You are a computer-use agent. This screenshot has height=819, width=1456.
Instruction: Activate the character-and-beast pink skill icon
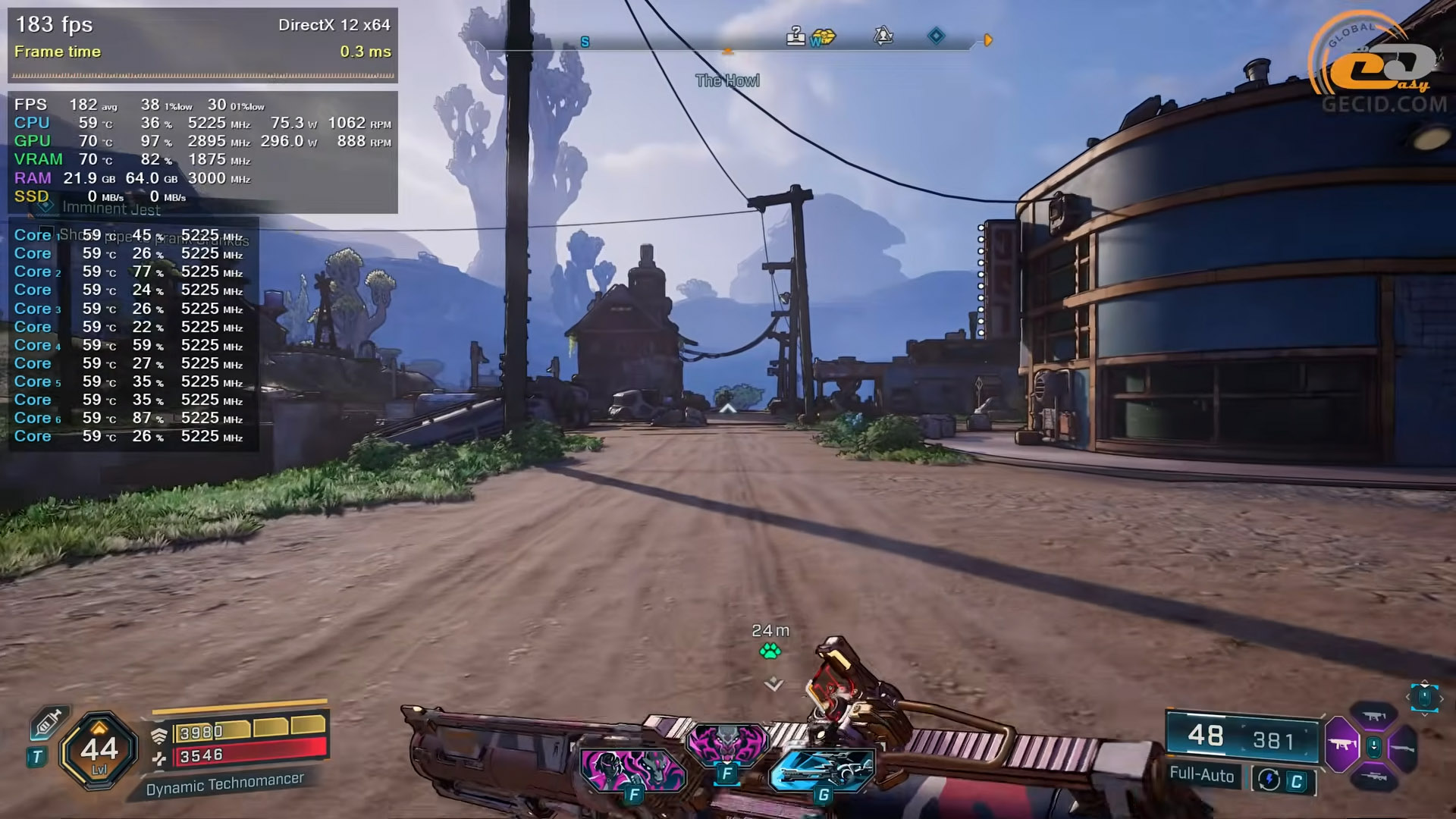click(x=632, y=770)
